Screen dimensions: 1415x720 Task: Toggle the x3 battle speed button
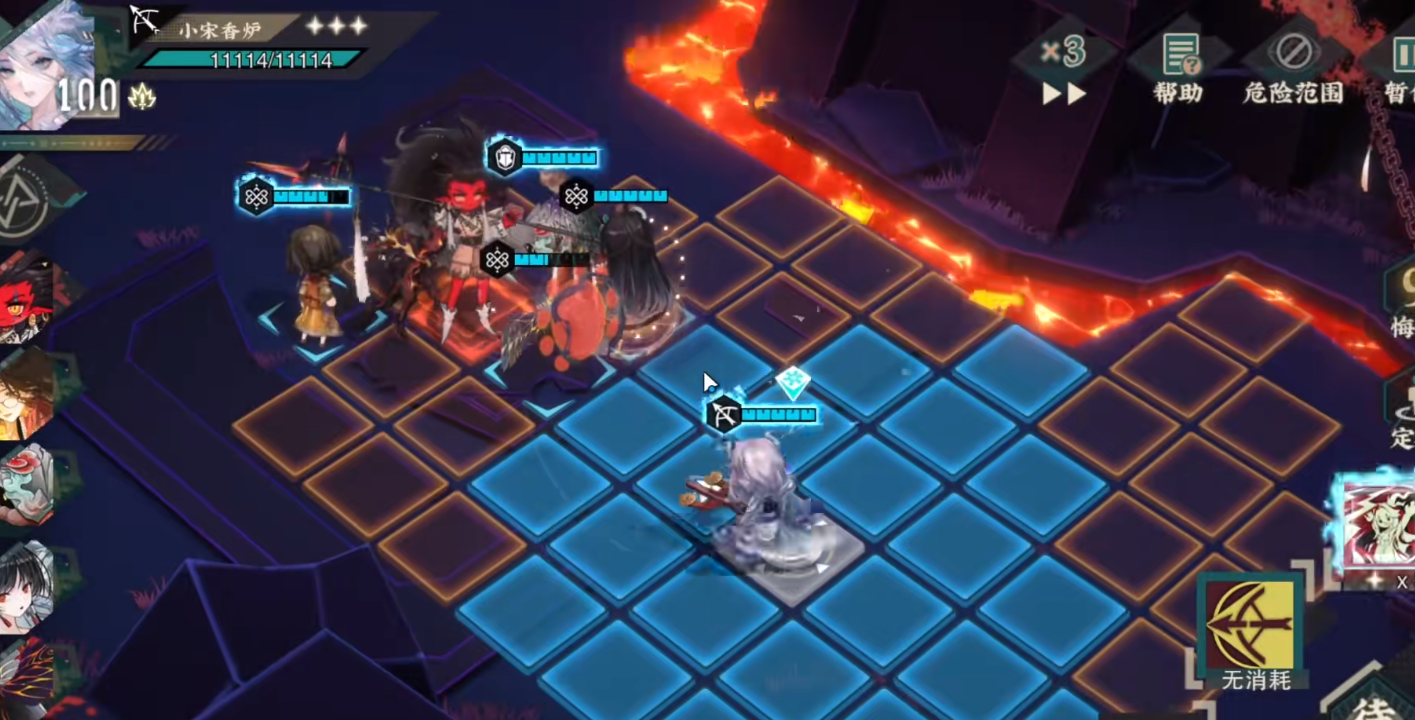click(1063, 66)
